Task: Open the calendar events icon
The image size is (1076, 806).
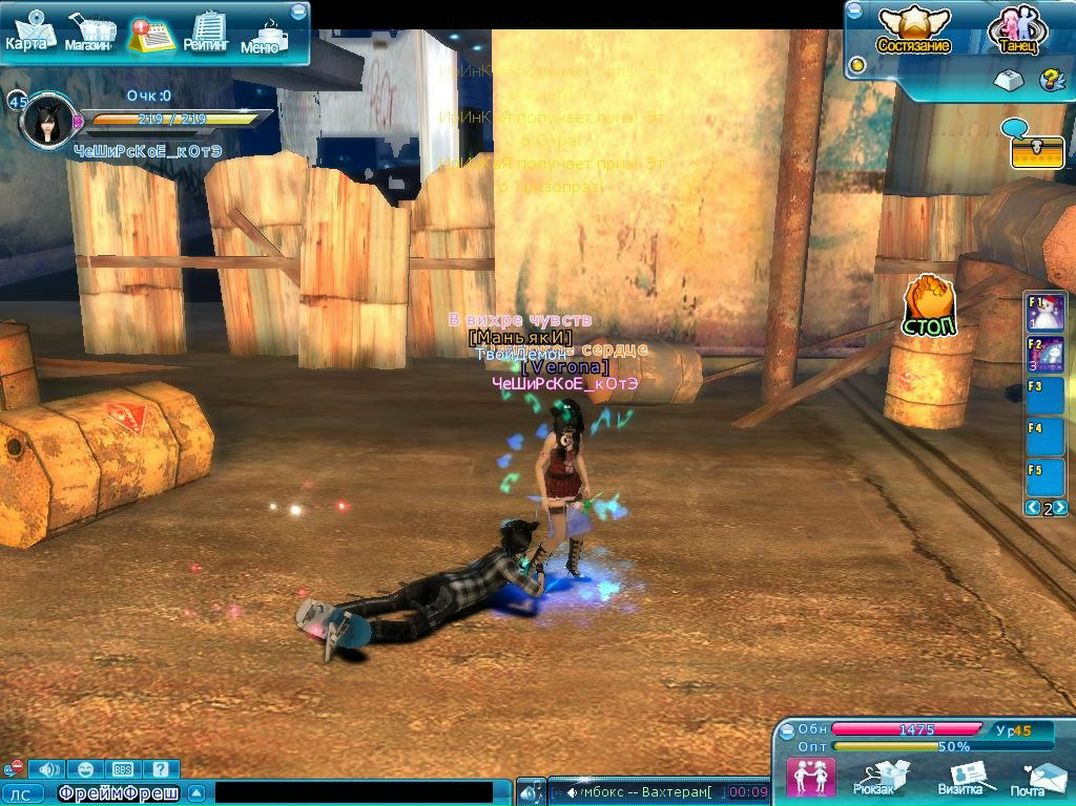Action: [150, 34]
